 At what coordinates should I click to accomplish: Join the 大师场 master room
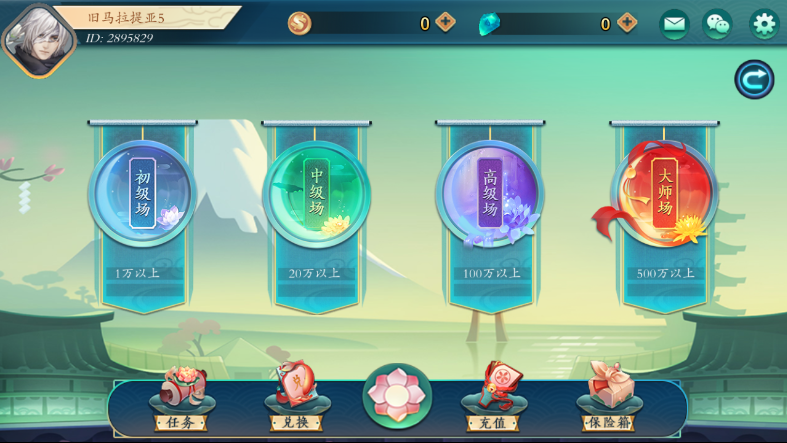click(x=664, y=195)
